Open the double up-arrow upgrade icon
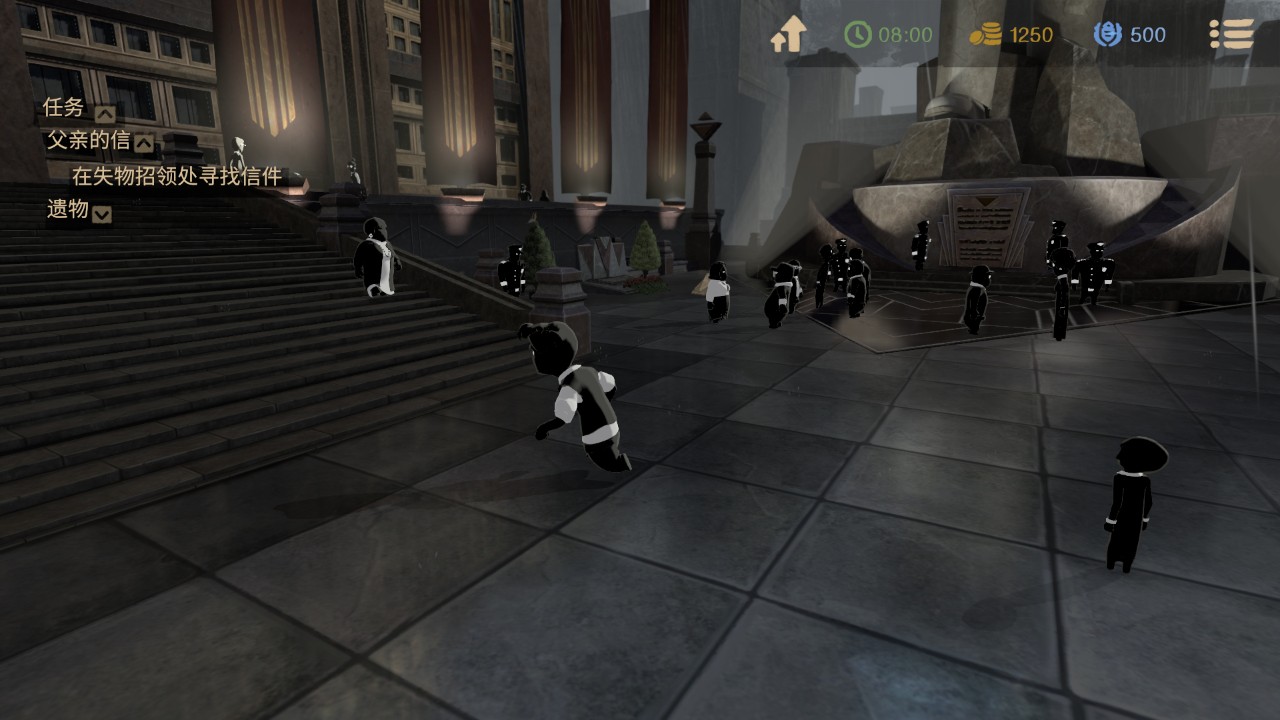 click(x=788, y=35)
